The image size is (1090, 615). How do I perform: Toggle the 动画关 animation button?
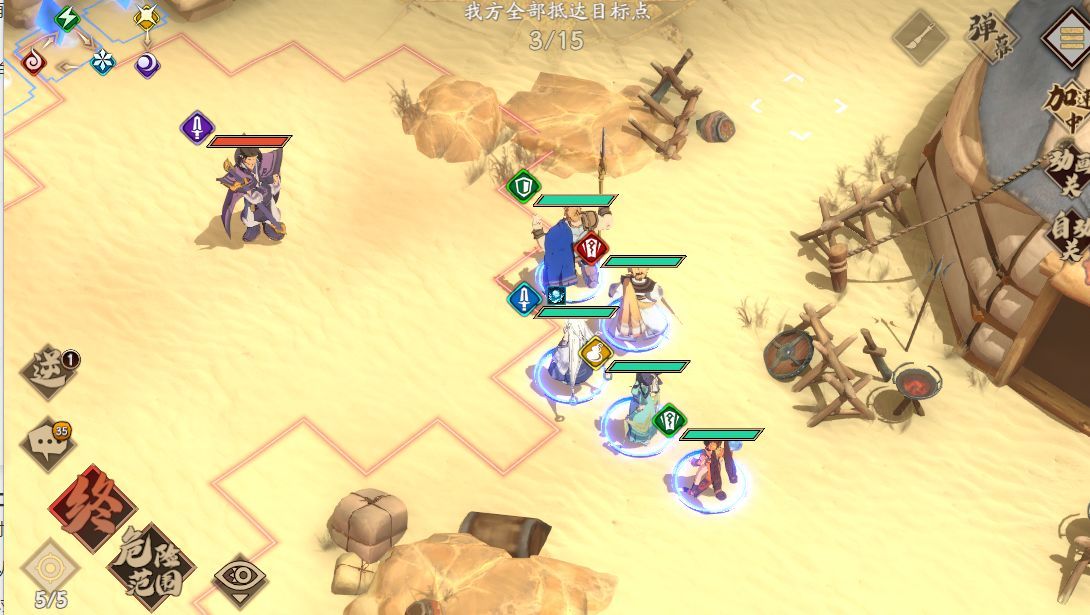click(x=1066, y=172)
